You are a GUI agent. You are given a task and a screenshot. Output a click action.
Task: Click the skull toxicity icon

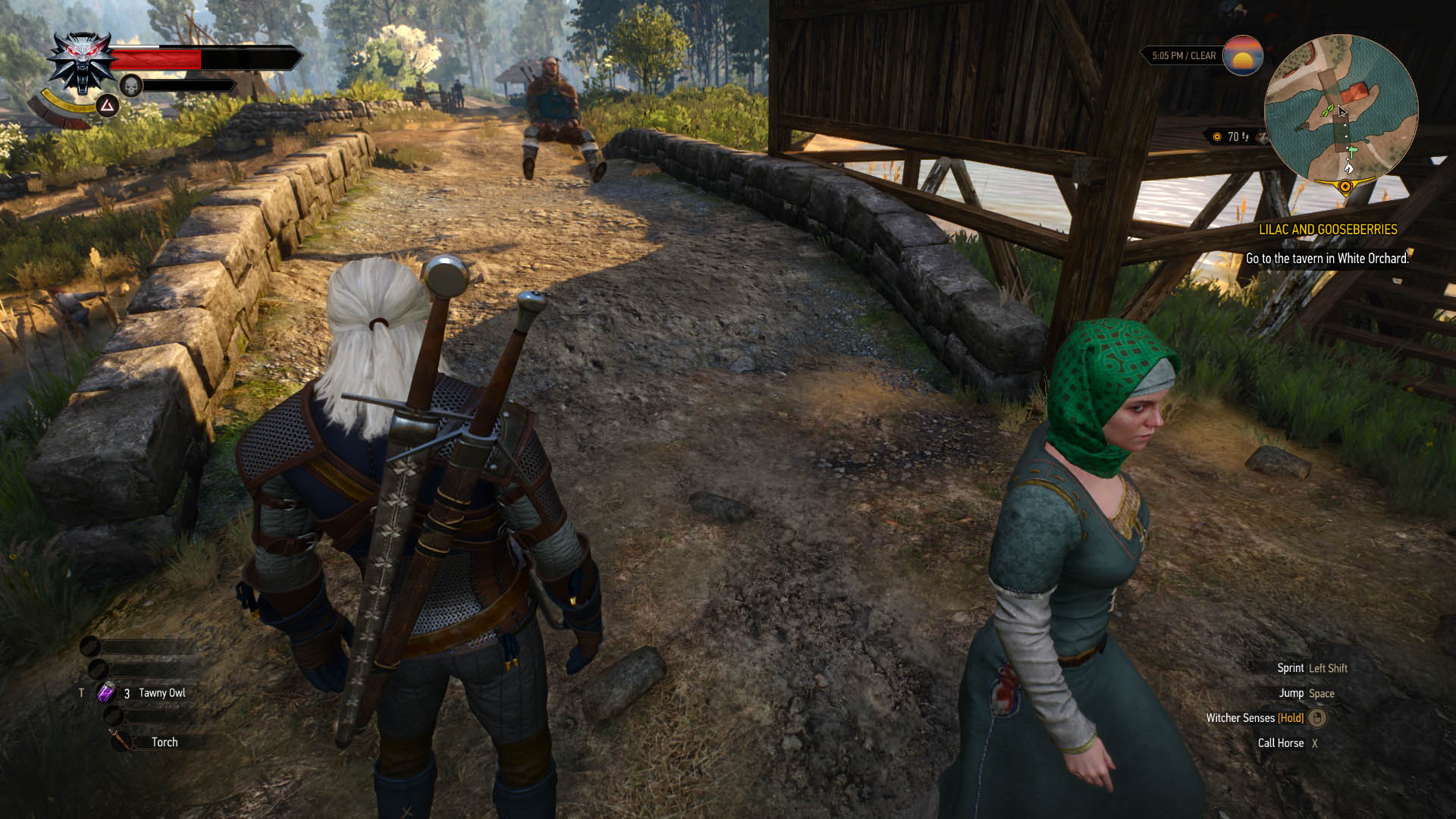tap(130, 86)
